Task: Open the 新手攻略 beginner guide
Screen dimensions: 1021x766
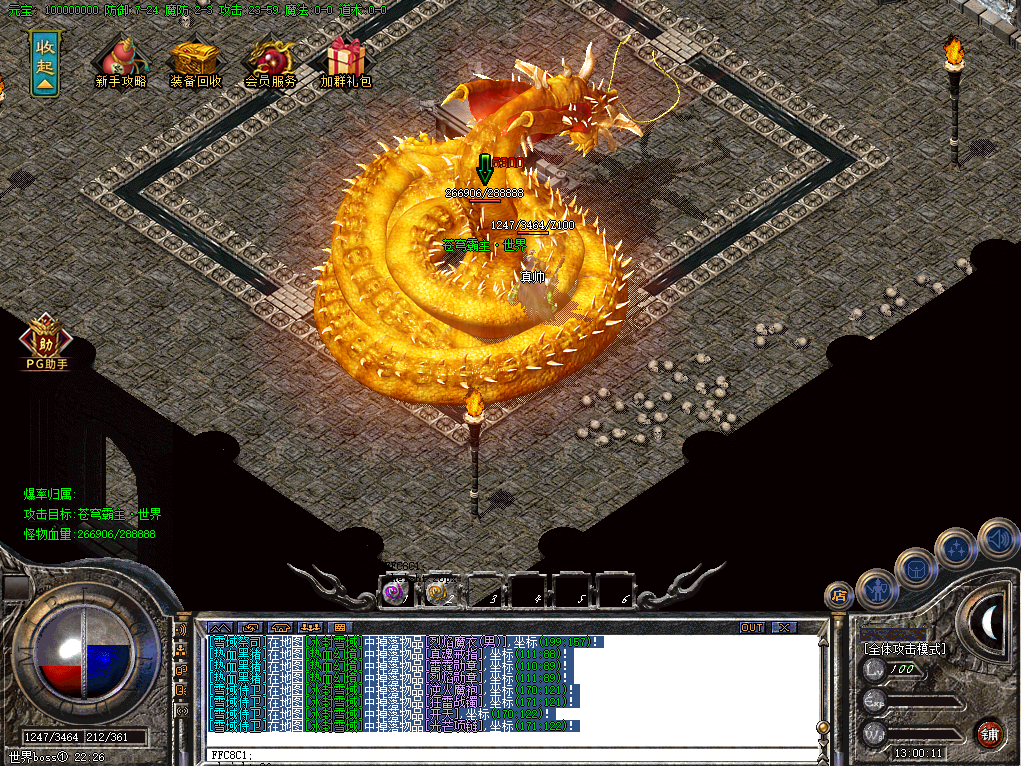Action: (x=120, y=62)
